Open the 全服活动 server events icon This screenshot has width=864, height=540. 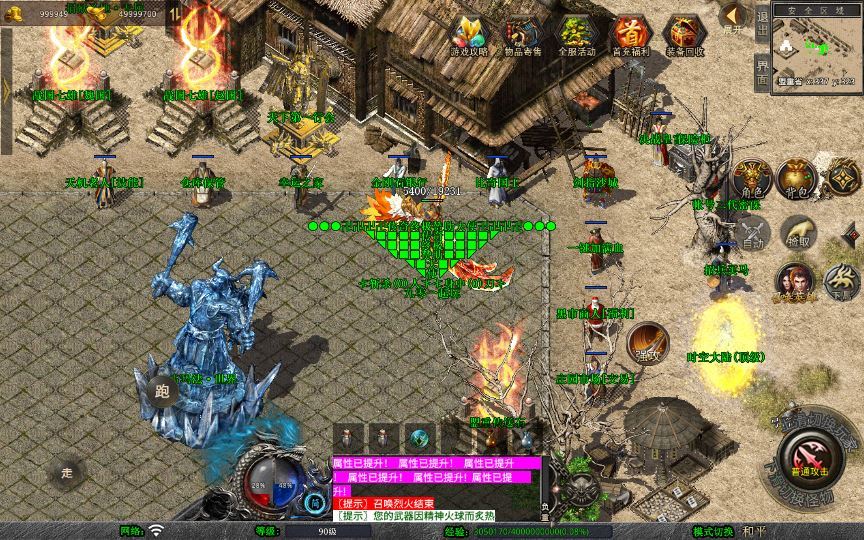point(574,36)
